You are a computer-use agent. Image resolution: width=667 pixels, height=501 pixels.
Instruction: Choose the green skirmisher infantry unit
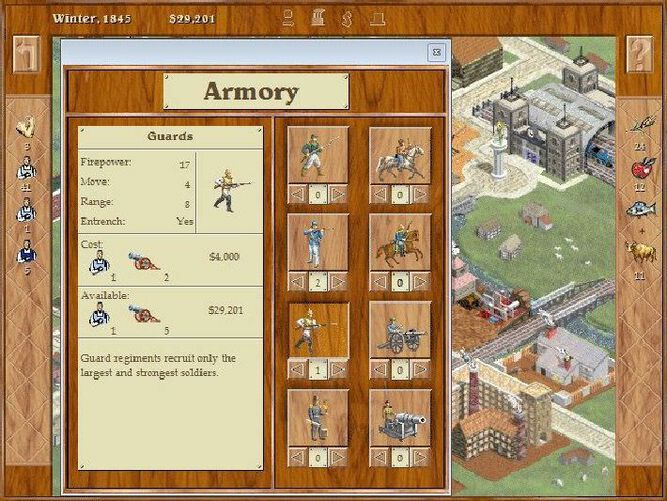click(x=319, y=154)
